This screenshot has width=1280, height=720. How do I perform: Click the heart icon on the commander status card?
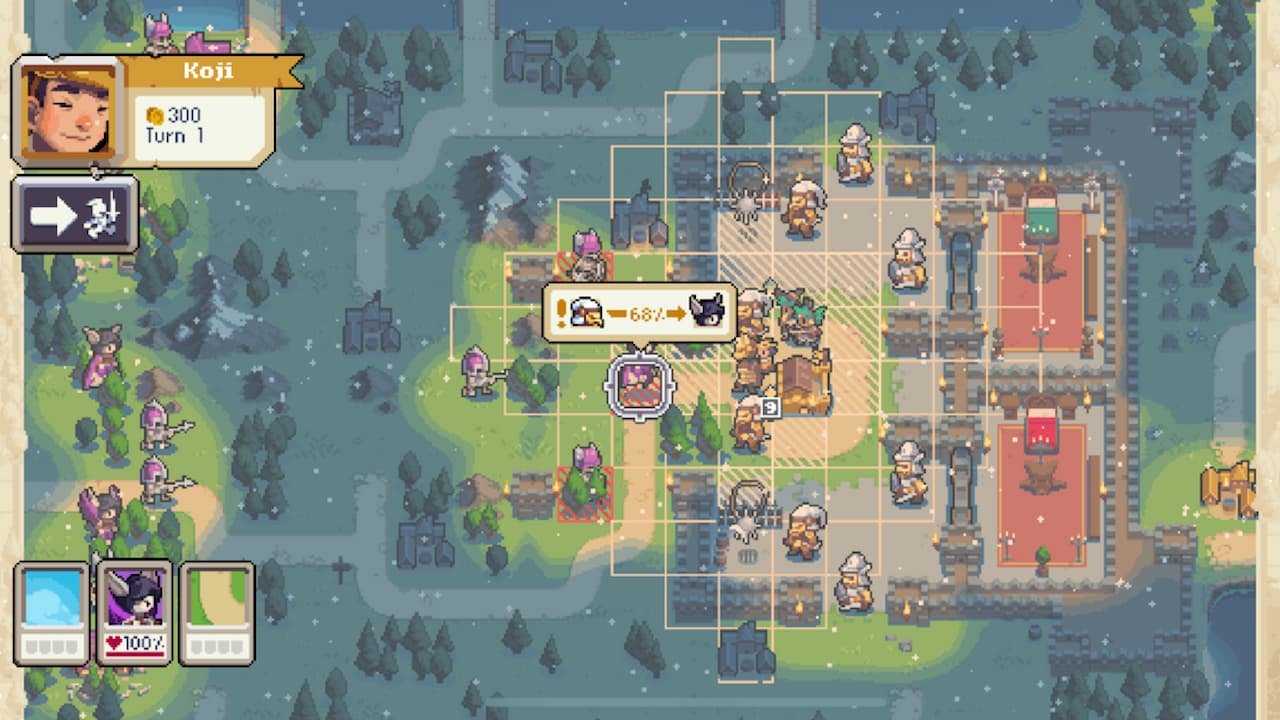113,642
